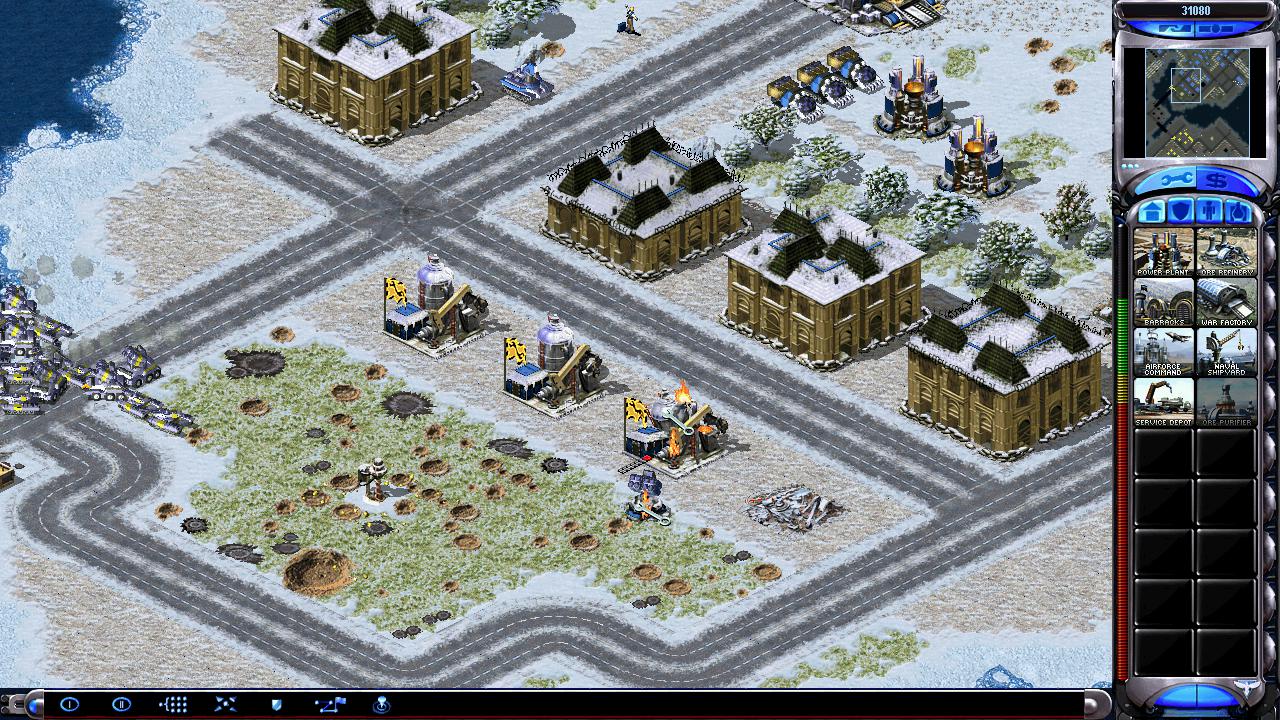Image resolution: width=1280 pixels, height=720 pixels.
Task: Click the radar minimap
Action: pos(1195,102)
